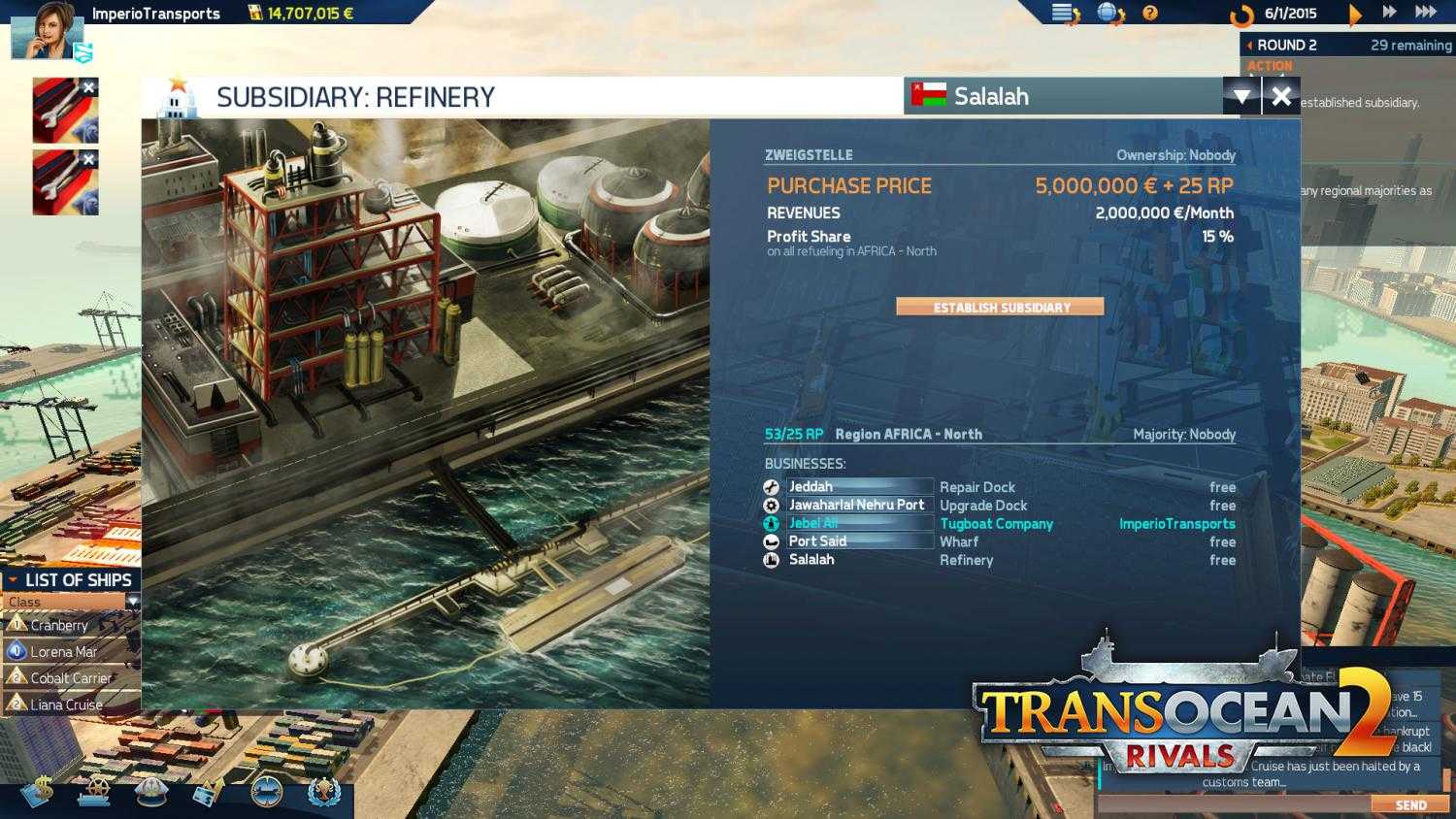Image resolution: width=1456 pixels, height=819 pixels.
Task: Click the help question mark icon
Action: (x=1151, y=14)
